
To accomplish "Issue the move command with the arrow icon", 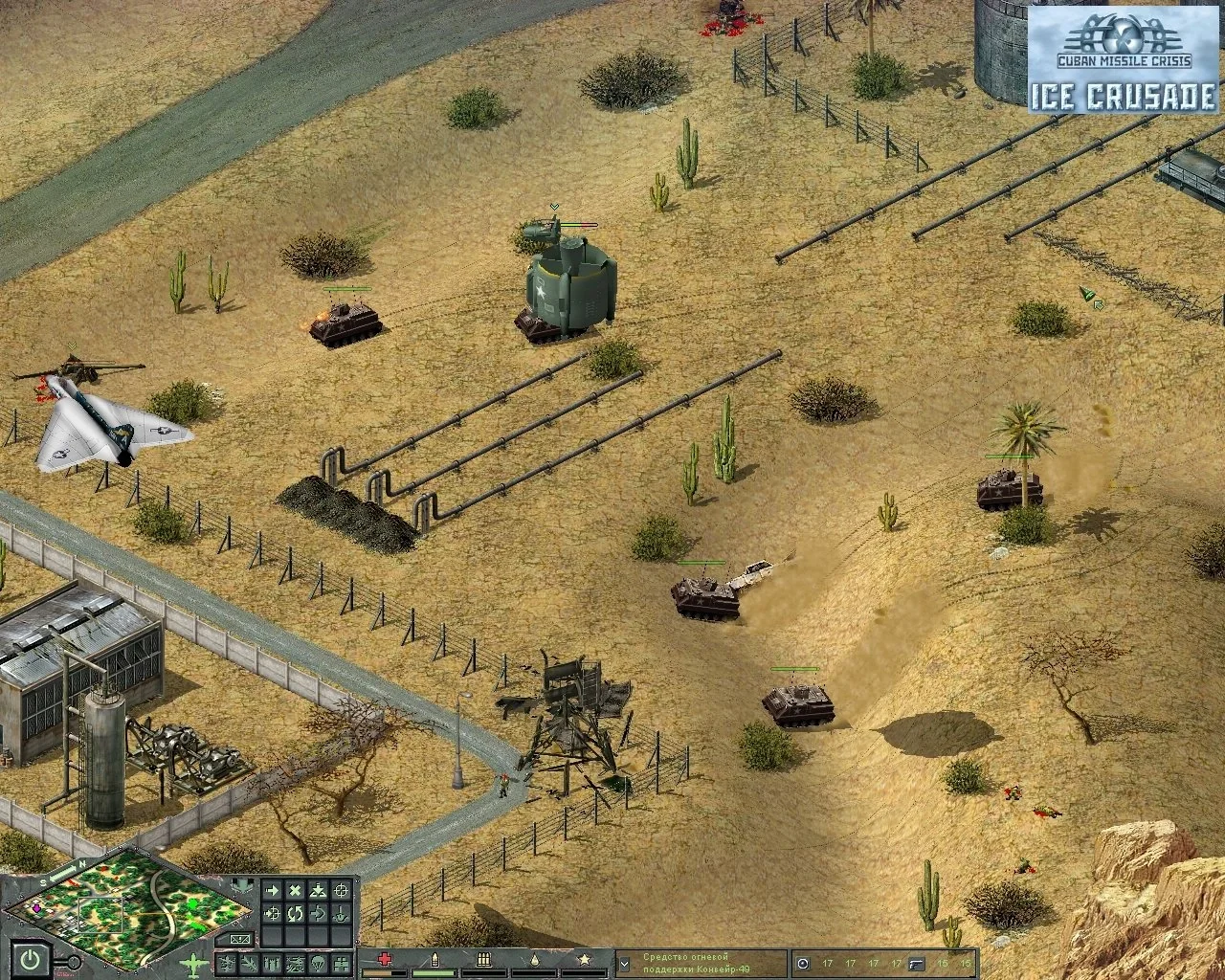I will point(273,892).
